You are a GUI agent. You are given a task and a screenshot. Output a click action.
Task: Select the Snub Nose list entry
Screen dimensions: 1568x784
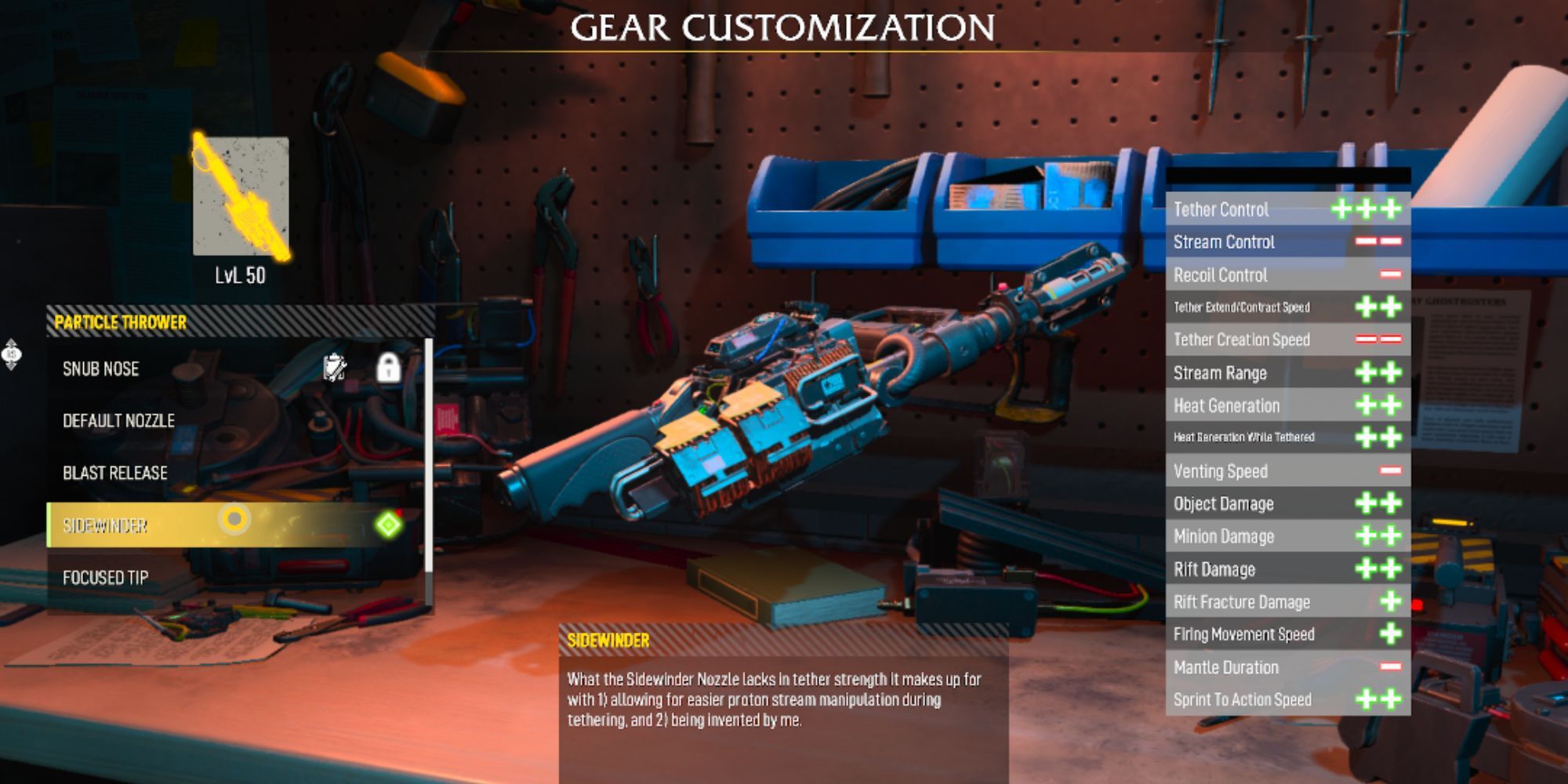click(100, 368)
